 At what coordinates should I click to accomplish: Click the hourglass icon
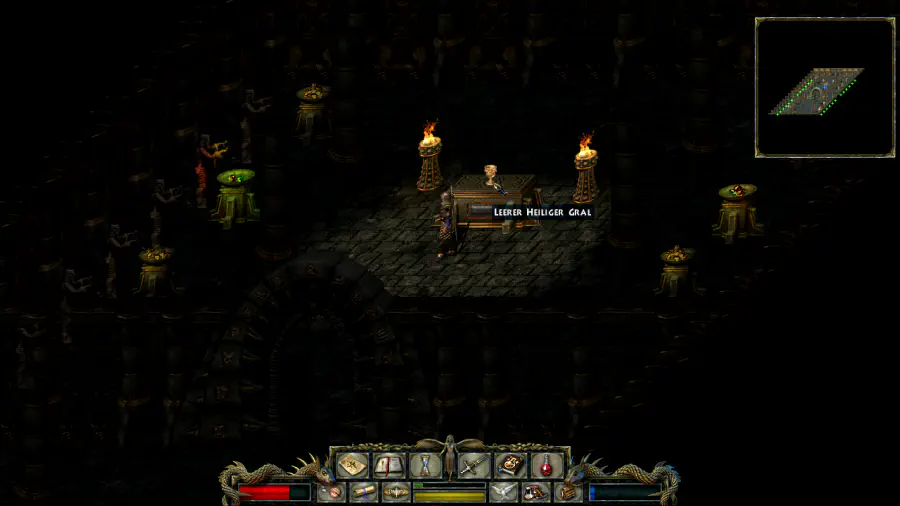(x=424, y=465)
